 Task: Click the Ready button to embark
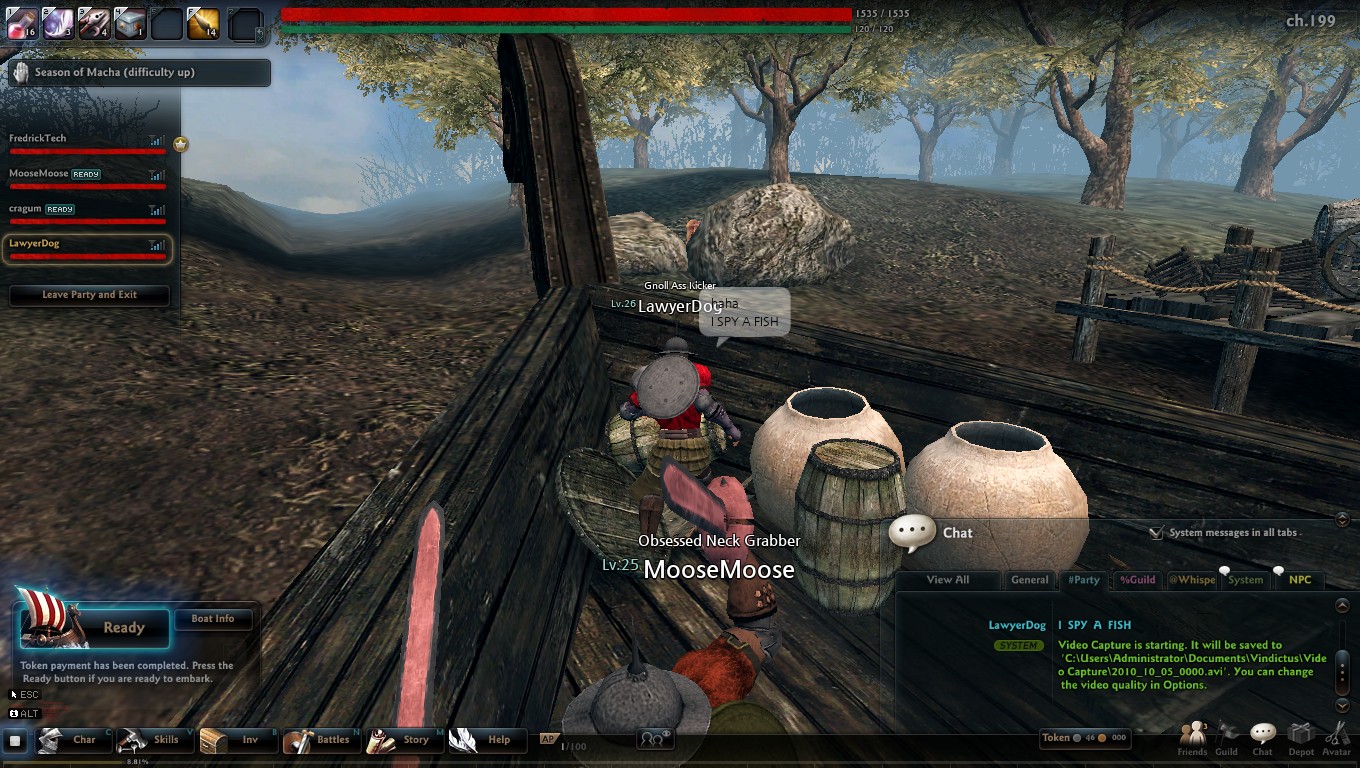click(x=123, y=628)
